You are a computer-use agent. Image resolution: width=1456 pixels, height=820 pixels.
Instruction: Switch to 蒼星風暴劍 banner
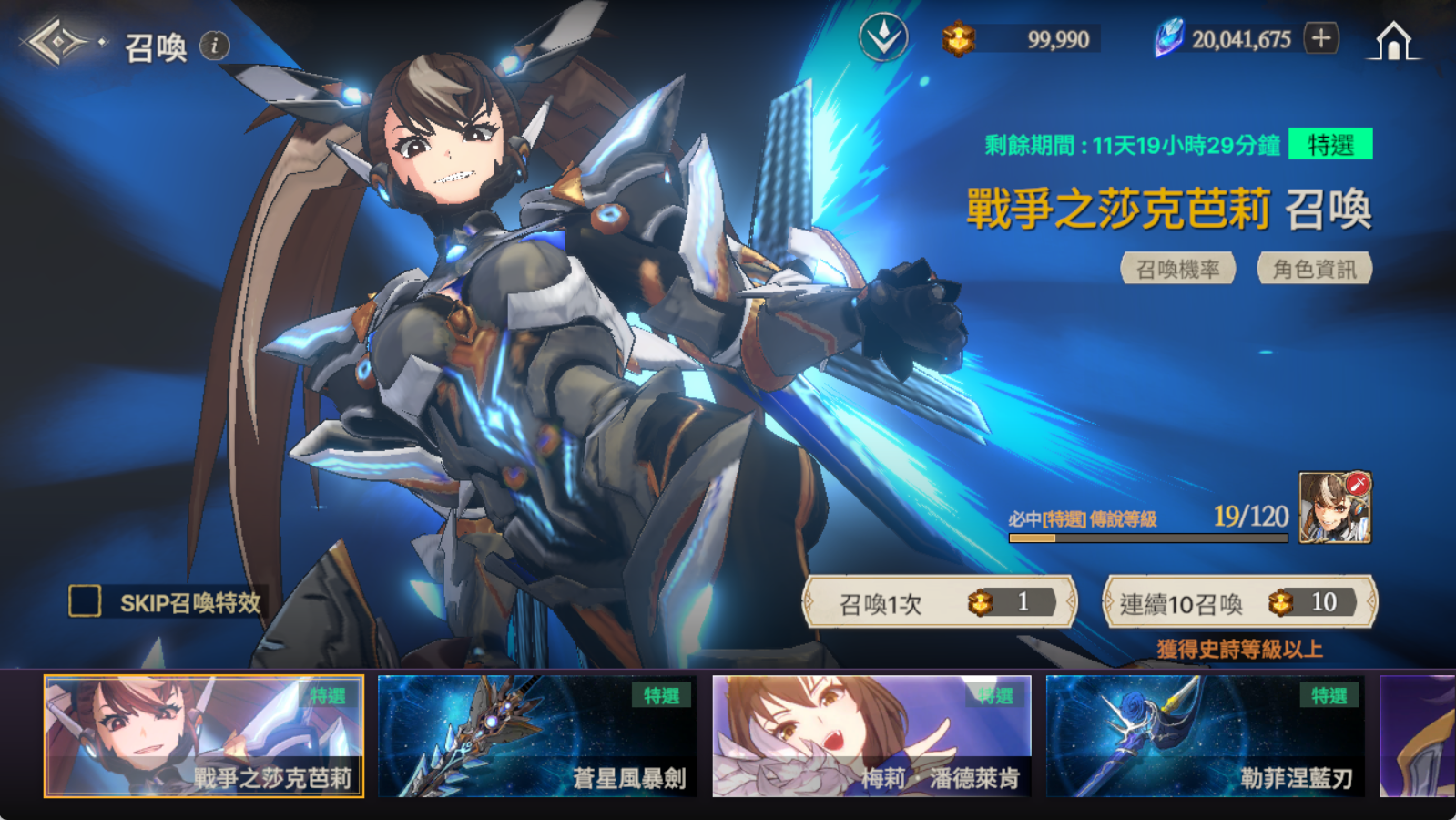(x=537, y=736)
